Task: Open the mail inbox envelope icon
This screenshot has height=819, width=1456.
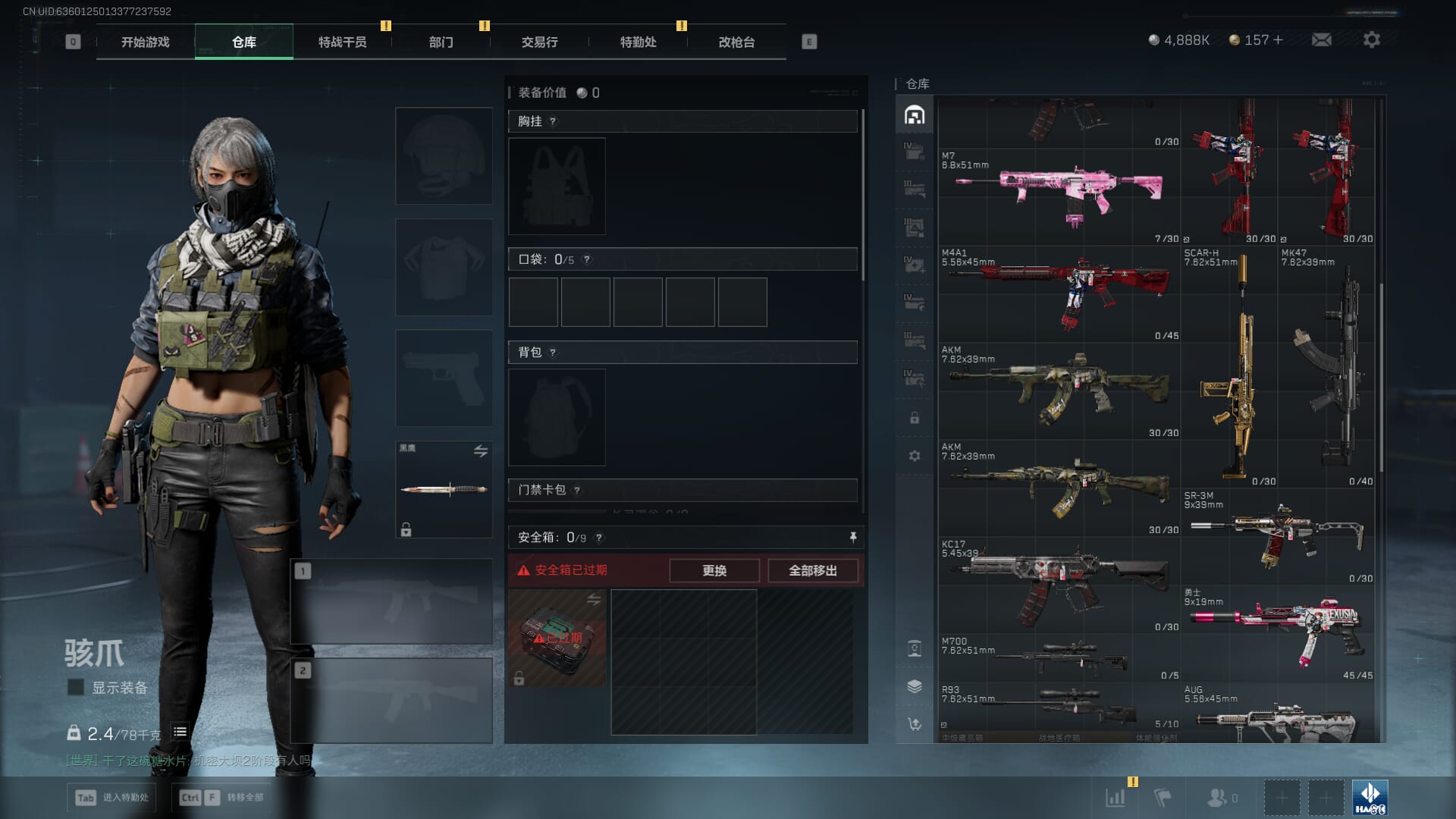Action: [x=1321, y=39]
